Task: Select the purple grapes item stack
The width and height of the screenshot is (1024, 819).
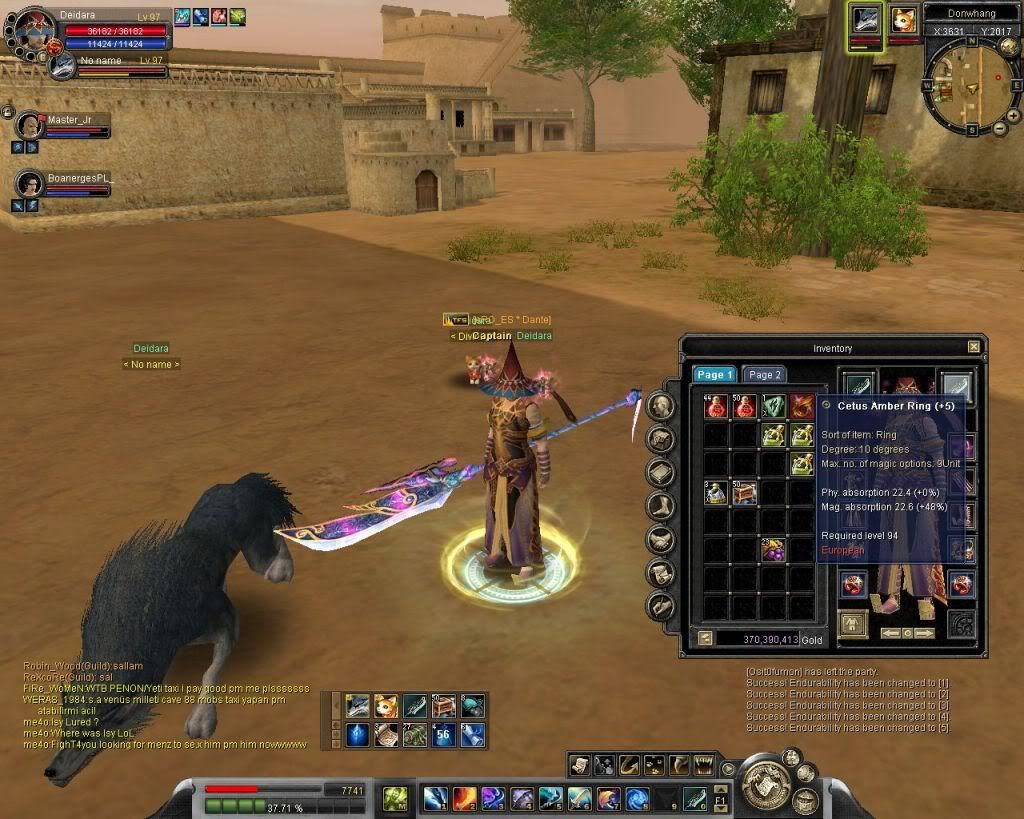Action: [x=773, y=549]
